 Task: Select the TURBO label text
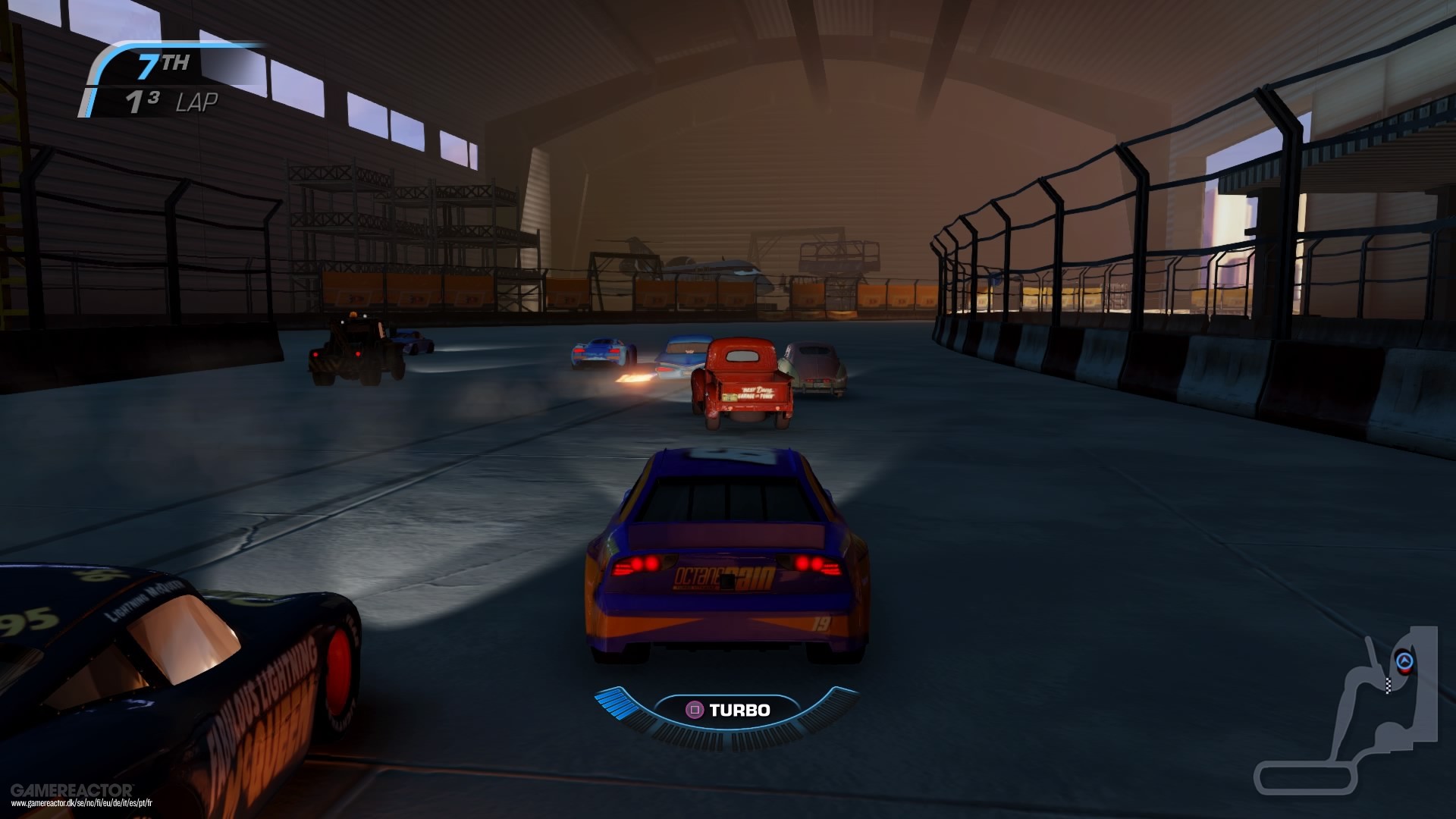(739, 710)
